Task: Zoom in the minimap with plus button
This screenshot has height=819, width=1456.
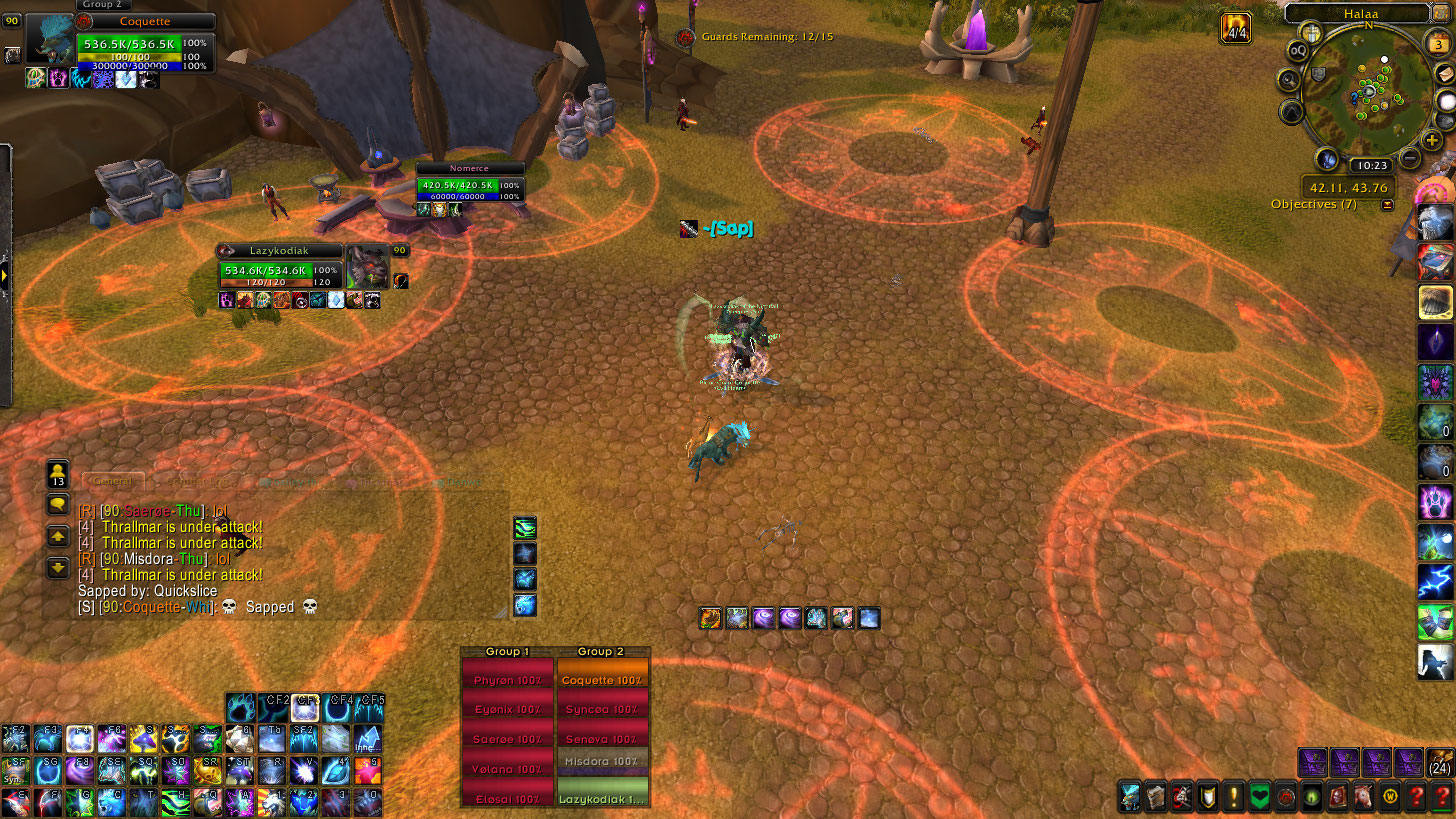Action: tap(1432, 140)
